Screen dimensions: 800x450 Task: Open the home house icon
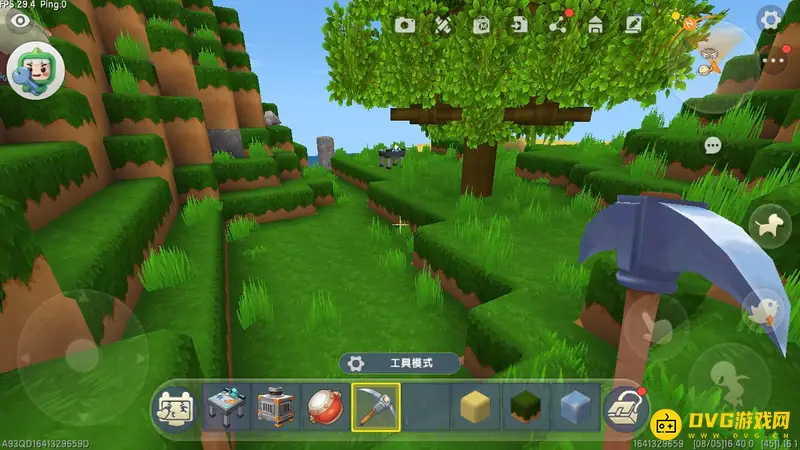[x=595, y=25]
